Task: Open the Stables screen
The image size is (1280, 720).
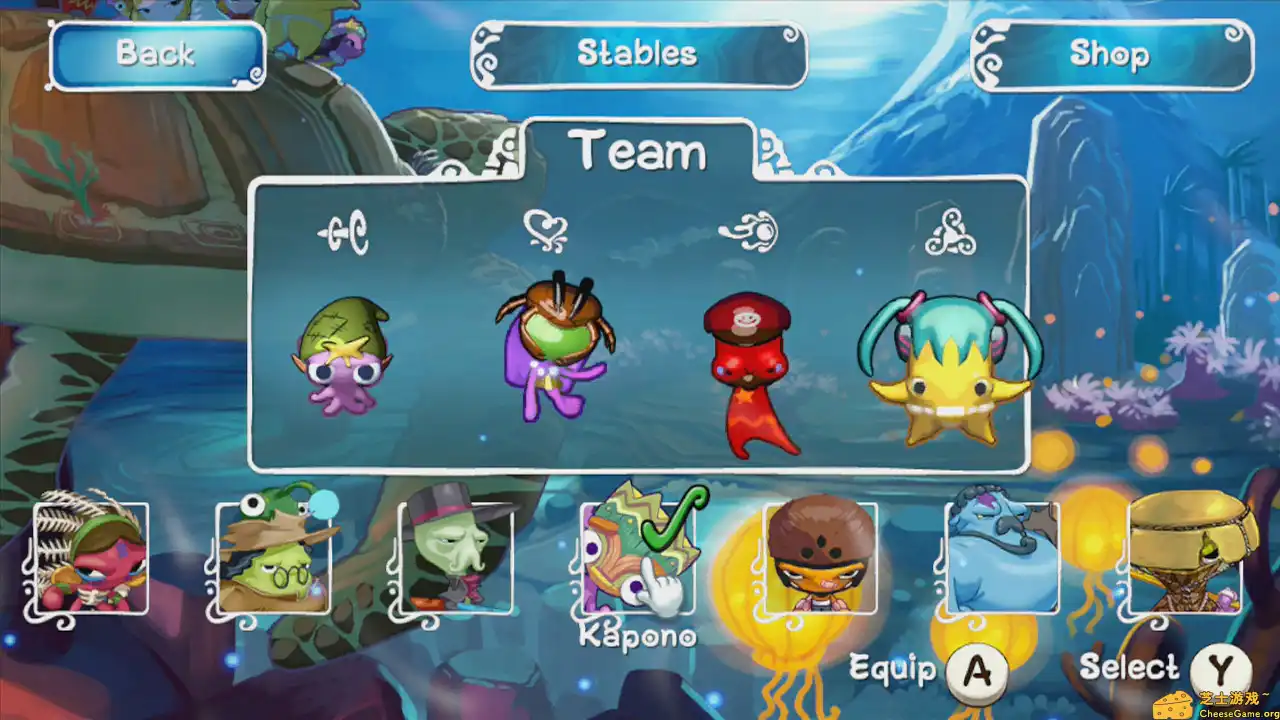Action: pyautogui.click(x=638, y=55)
